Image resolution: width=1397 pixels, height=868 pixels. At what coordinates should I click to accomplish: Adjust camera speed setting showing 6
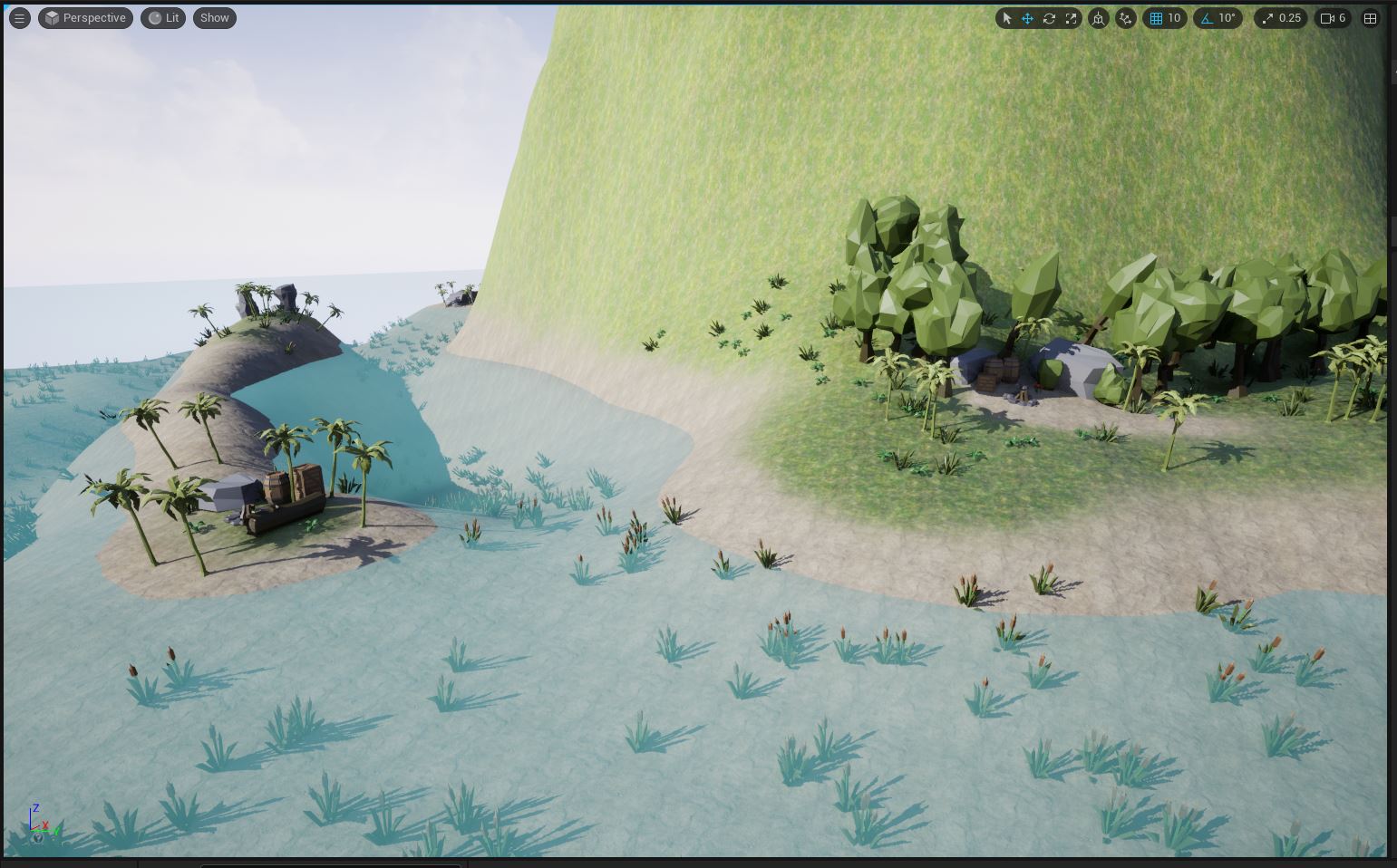click(1334, 18)
